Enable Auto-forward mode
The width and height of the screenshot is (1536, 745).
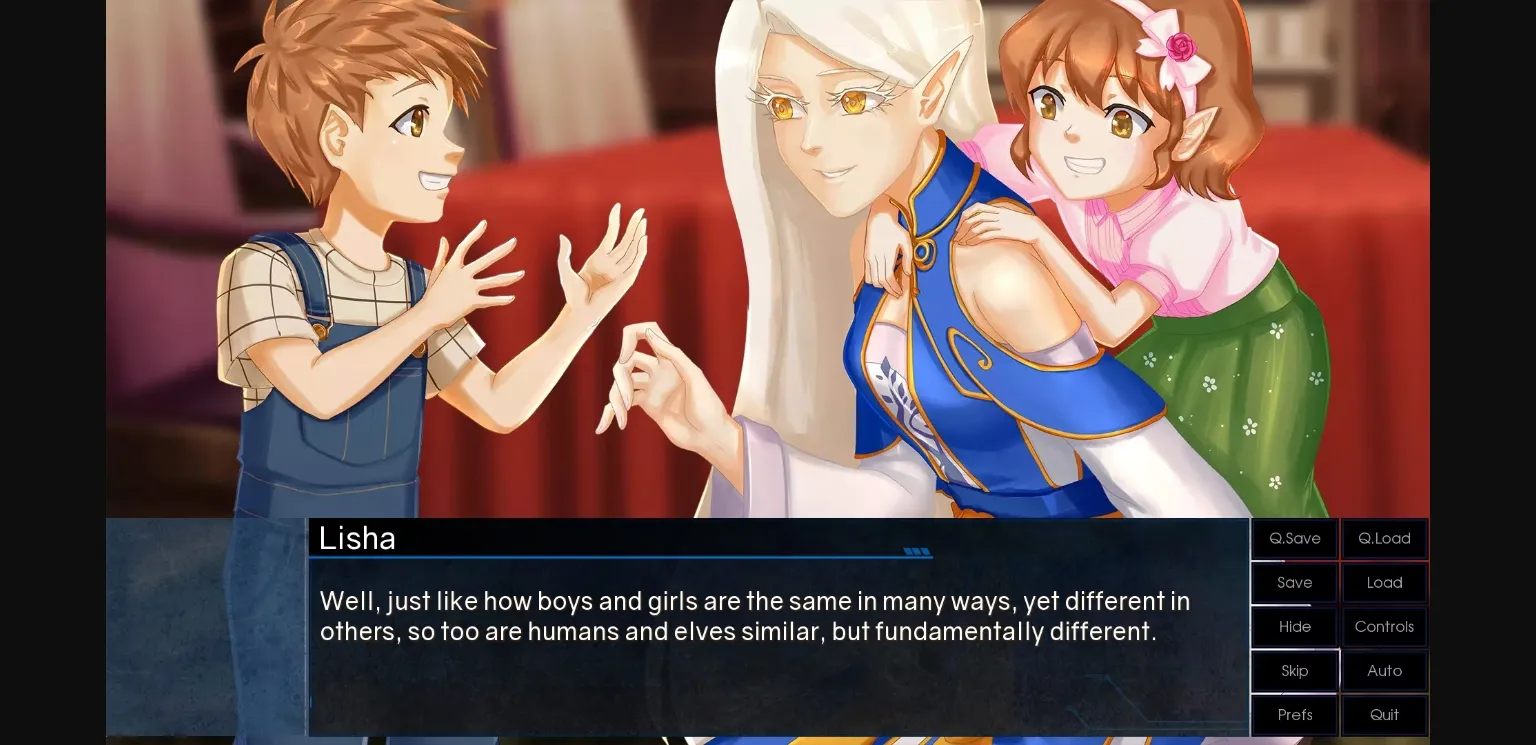pyautogui.click(x=1384, y=670)
